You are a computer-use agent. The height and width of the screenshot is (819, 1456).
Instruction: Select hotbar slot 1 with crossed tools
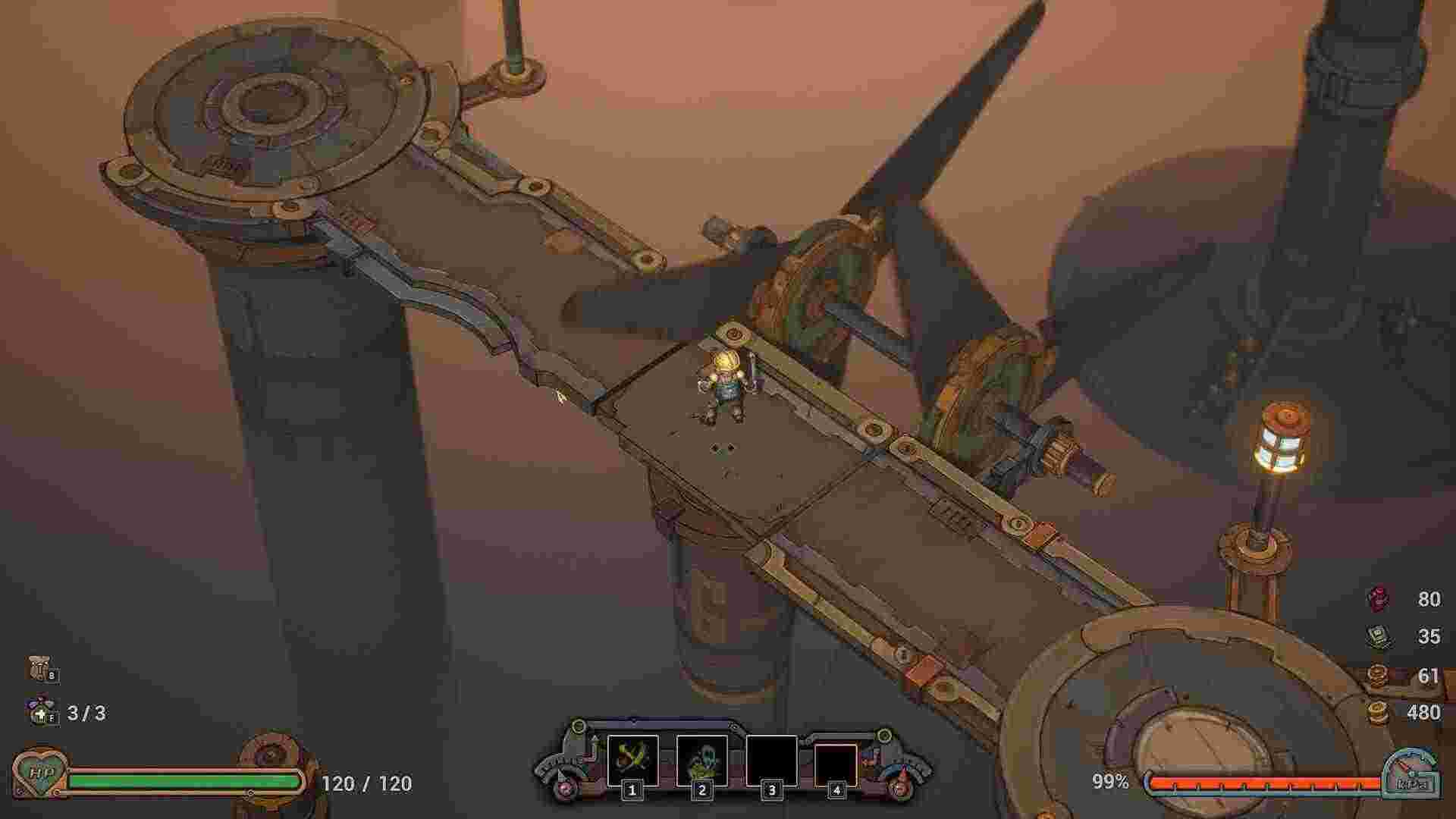(x=632, y=760)
